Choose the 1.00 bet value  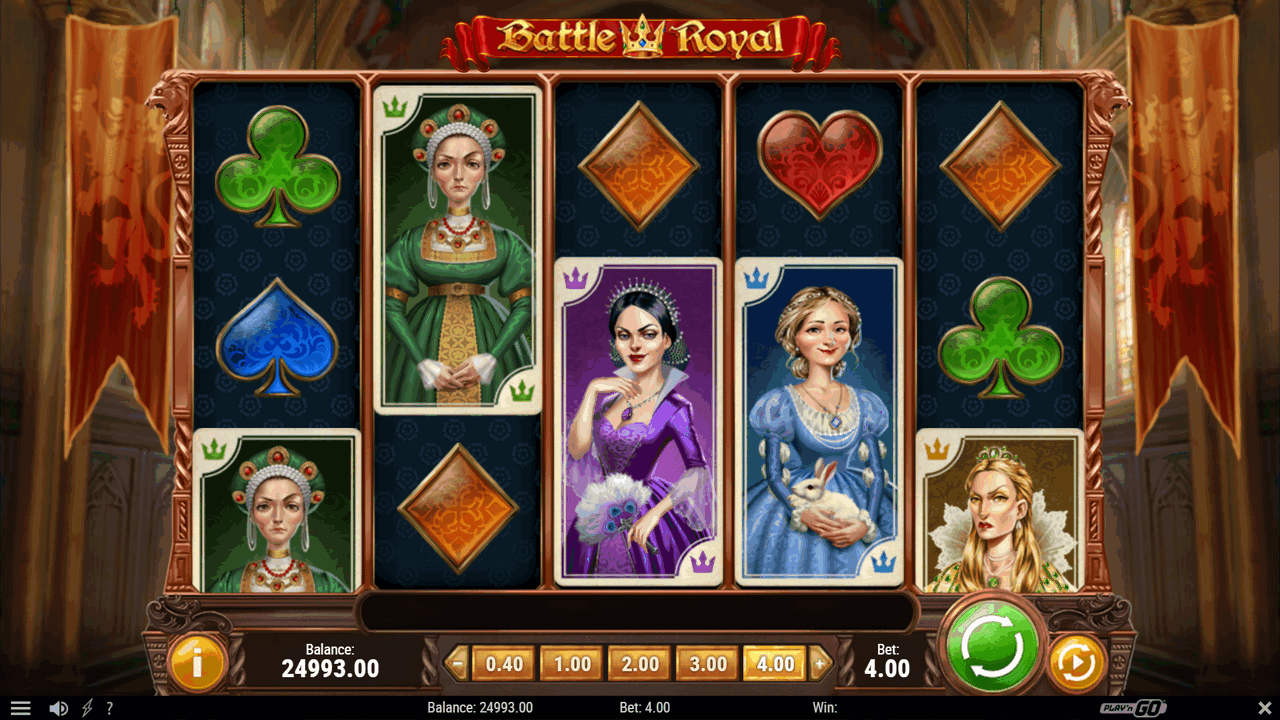pos(572,664)
